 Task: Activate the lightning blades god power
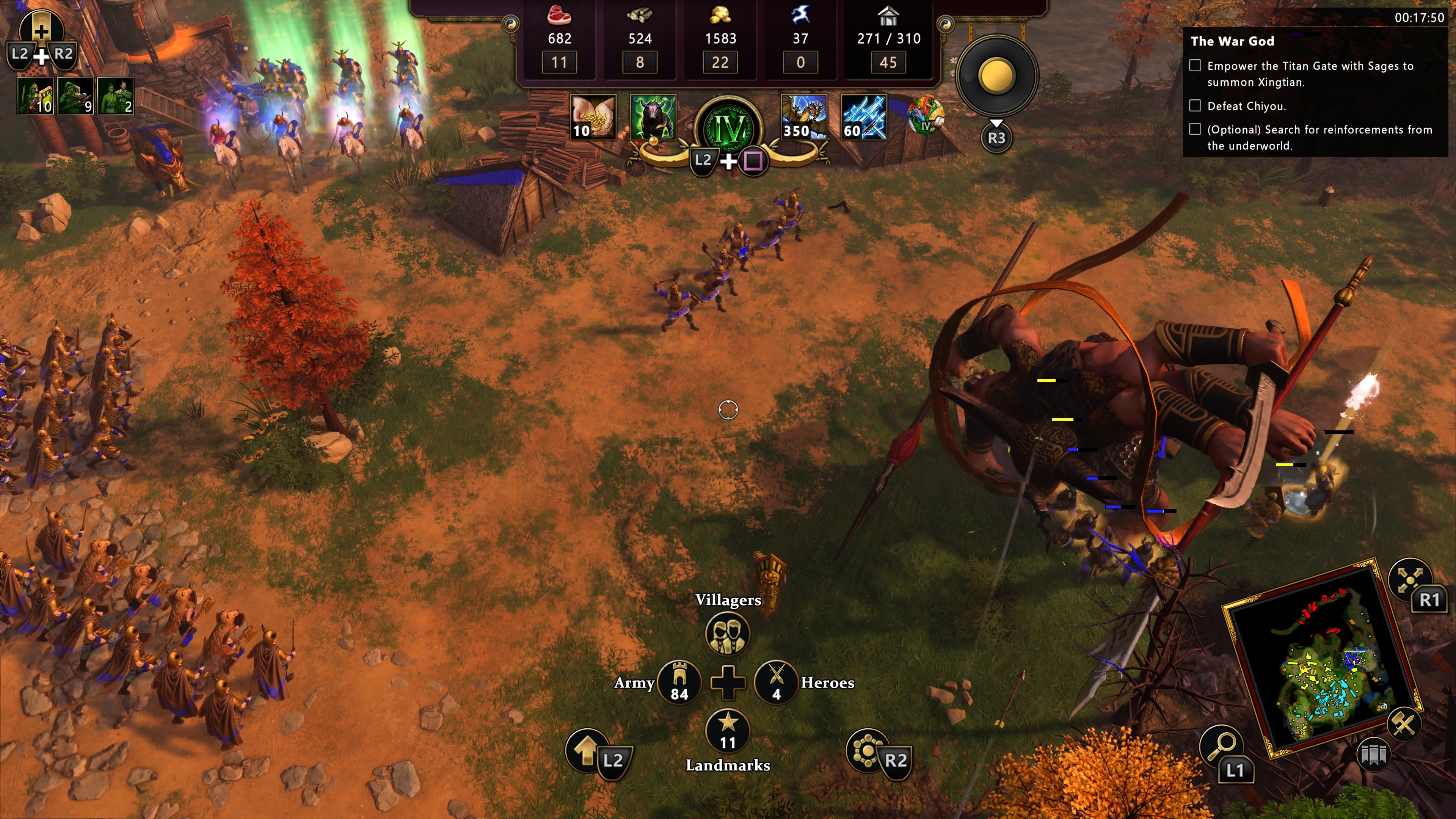[x=863, y=117]
